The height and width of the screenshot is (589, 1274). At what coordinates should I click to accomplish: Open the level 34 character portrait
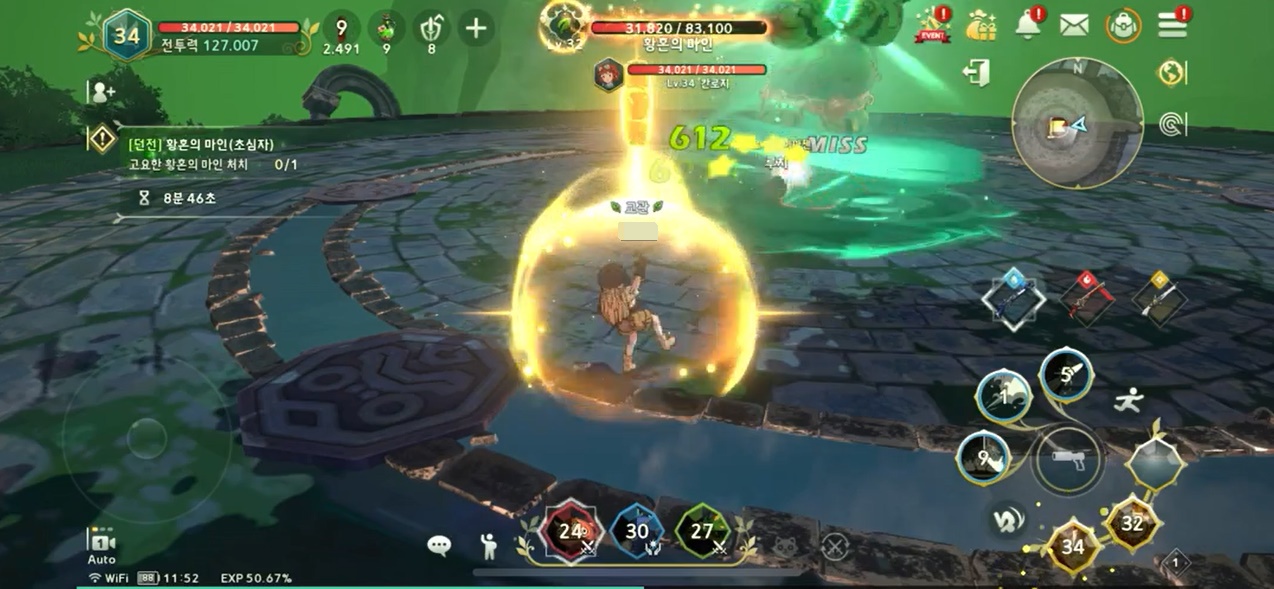coord(127,35)
